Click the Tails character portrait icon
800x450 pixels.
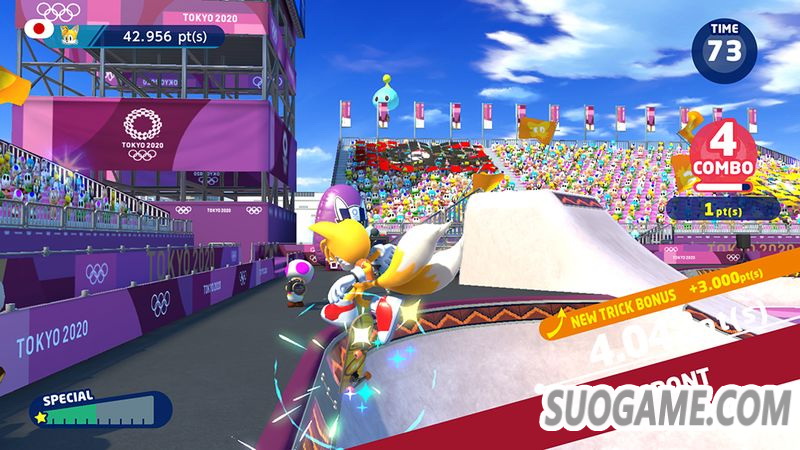click(70, 35)
